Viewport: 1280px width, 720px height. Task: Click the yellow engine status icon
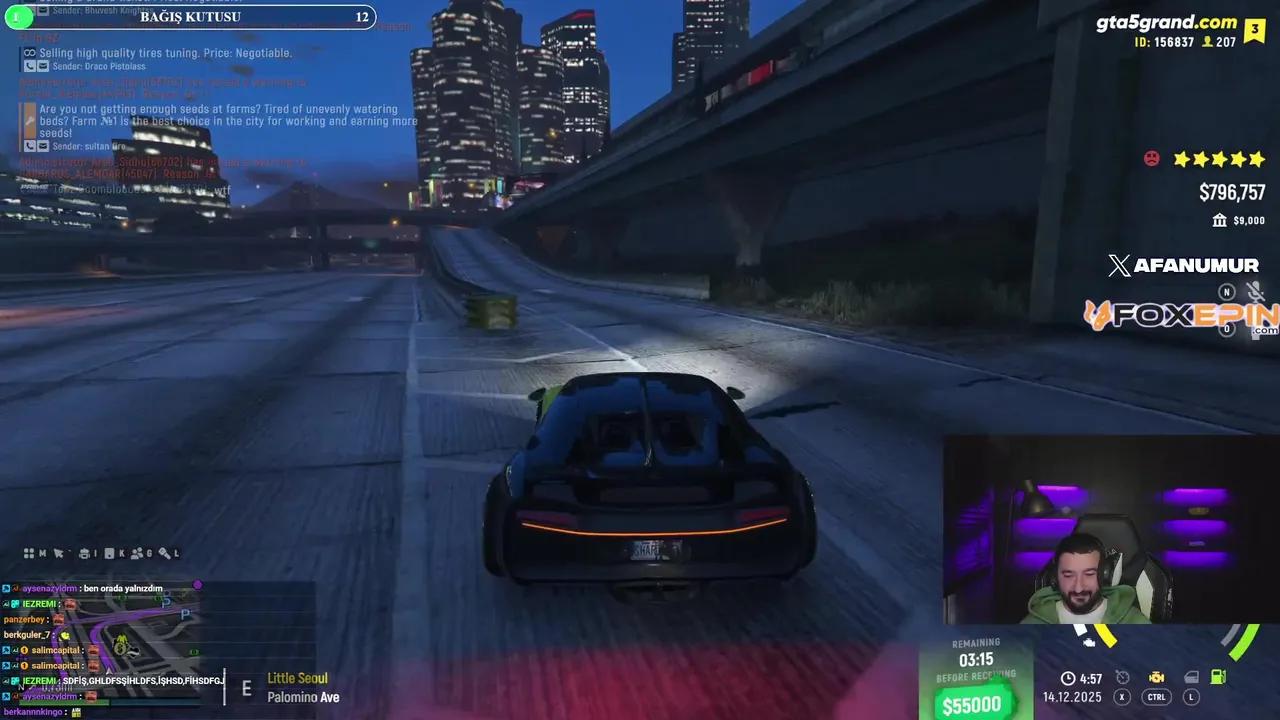coord(1157,678)
